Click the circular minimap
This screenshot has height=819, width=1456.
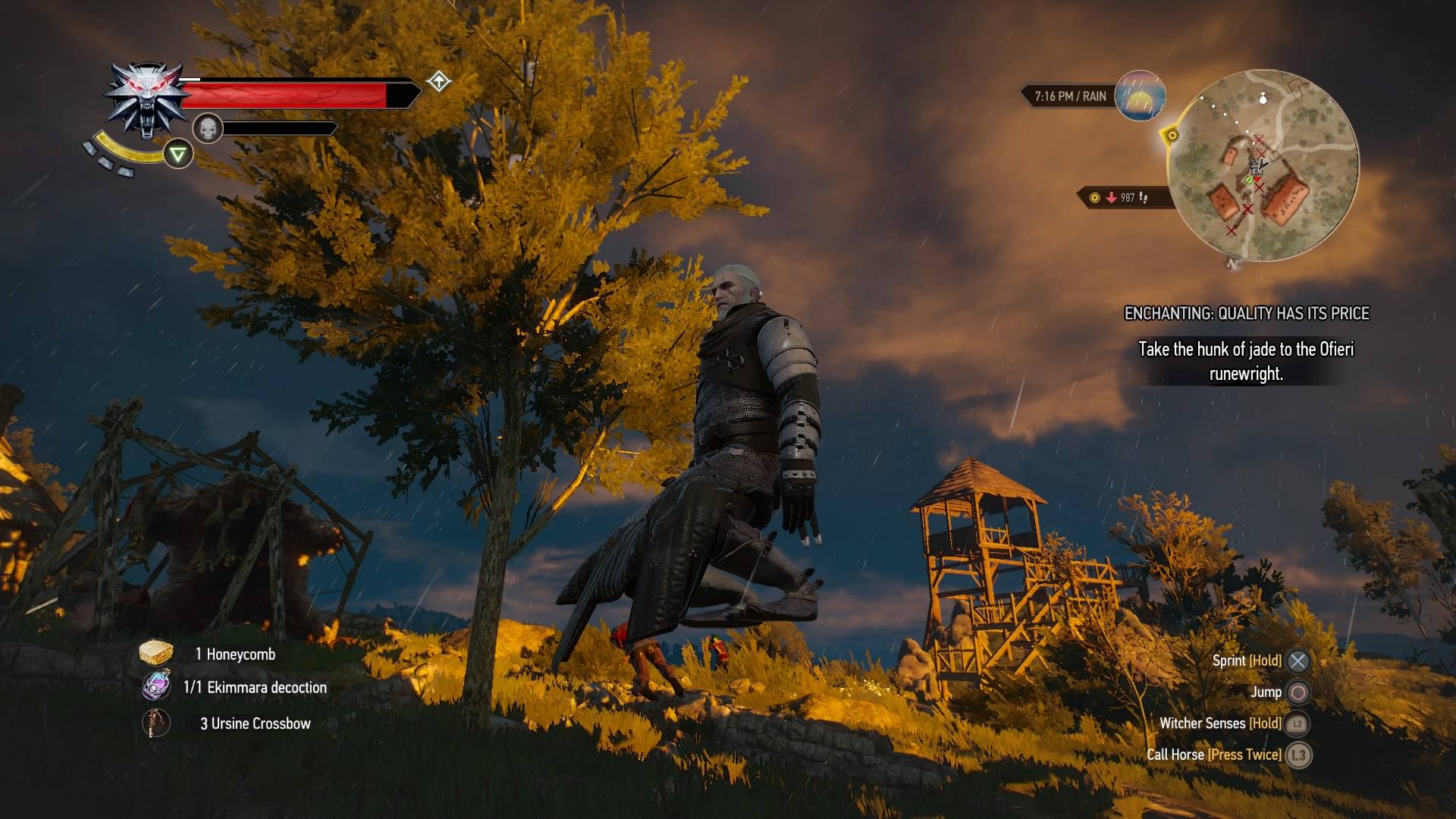coord(1263,165)
